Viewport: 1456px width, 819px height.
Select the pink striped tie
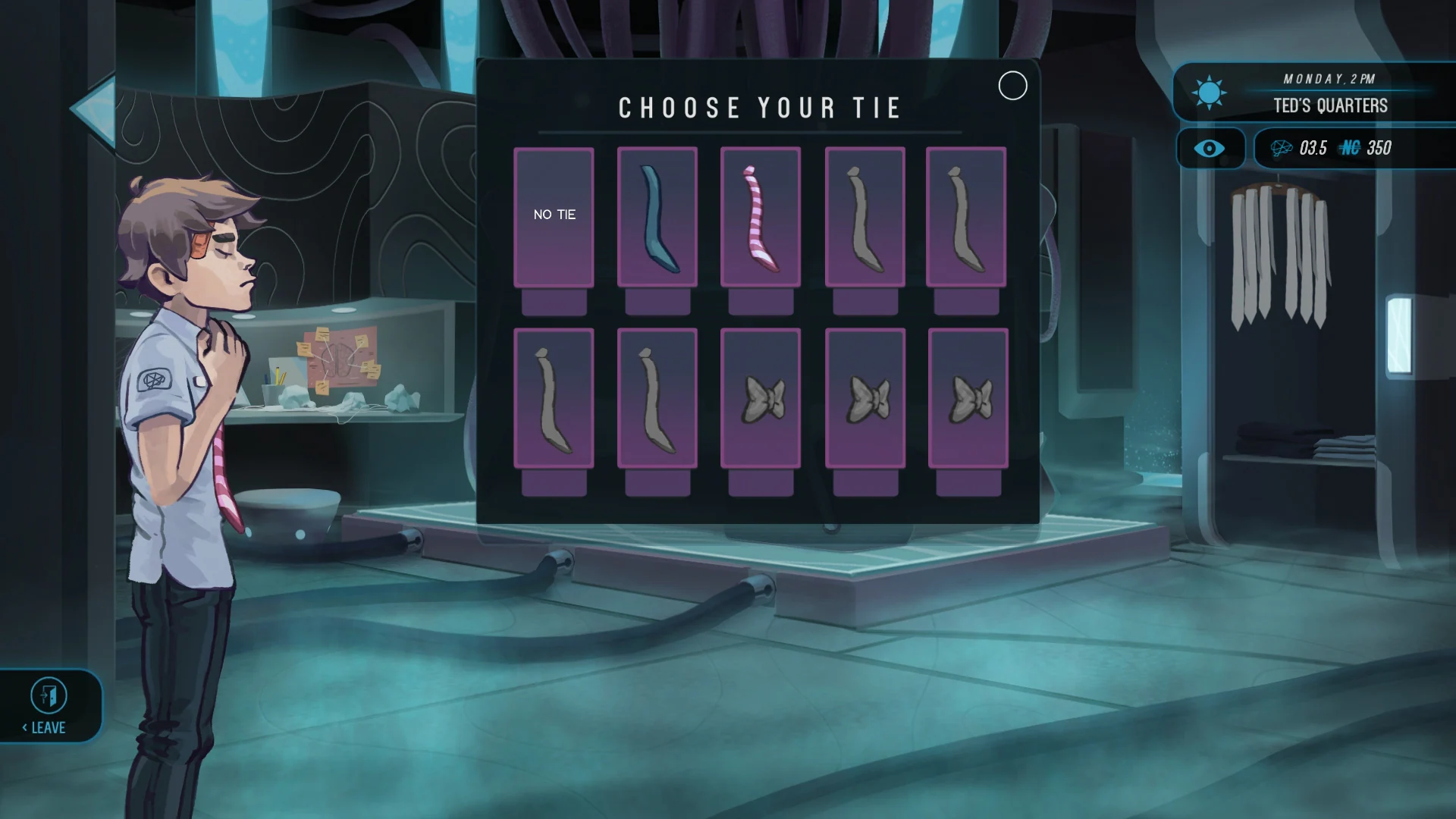point(761,218)
